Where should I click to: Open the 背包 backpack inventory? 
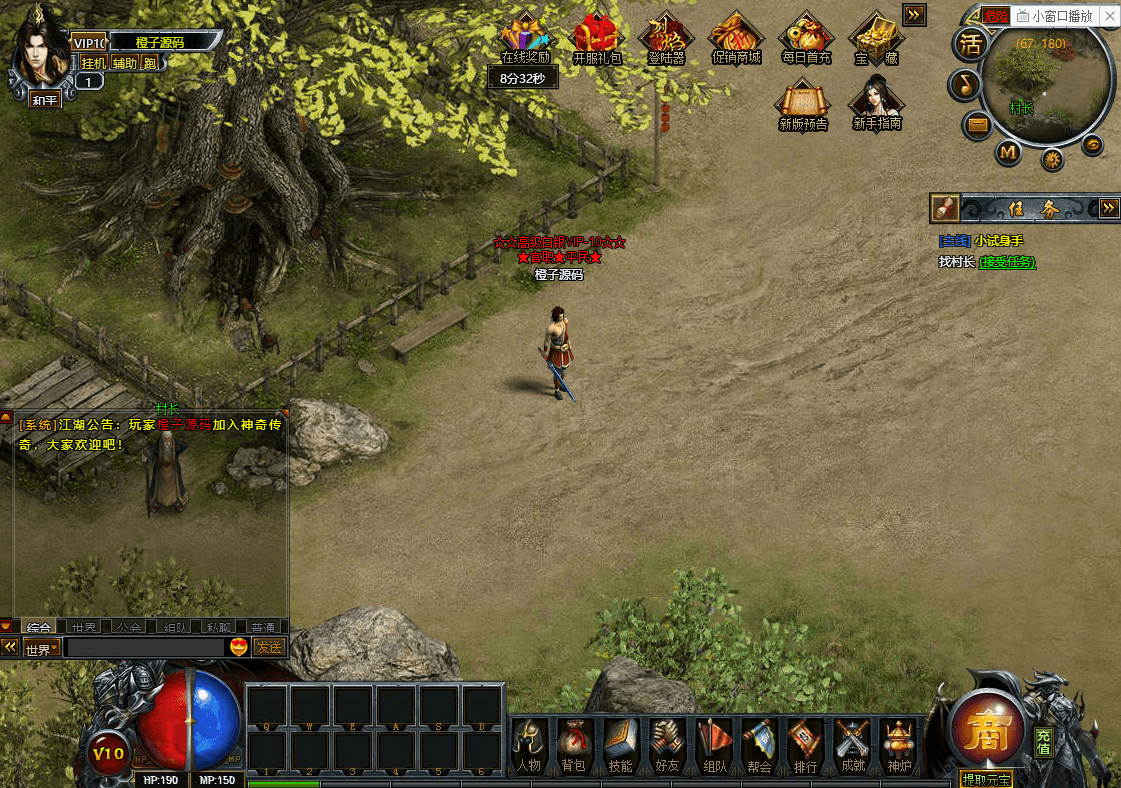[x=573, y=745]
